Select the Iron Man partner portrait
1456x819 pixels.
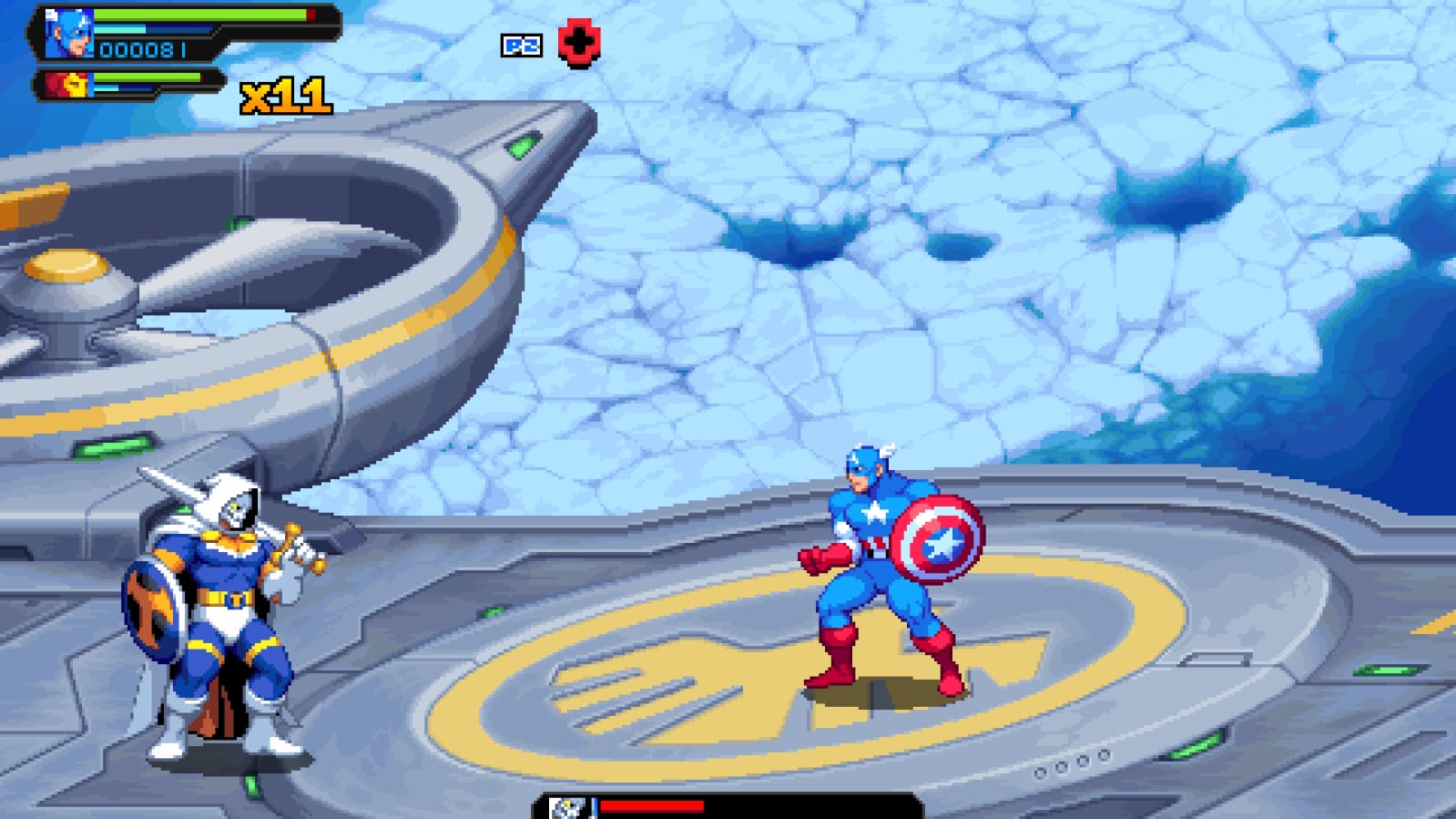[x=68, y=86]
